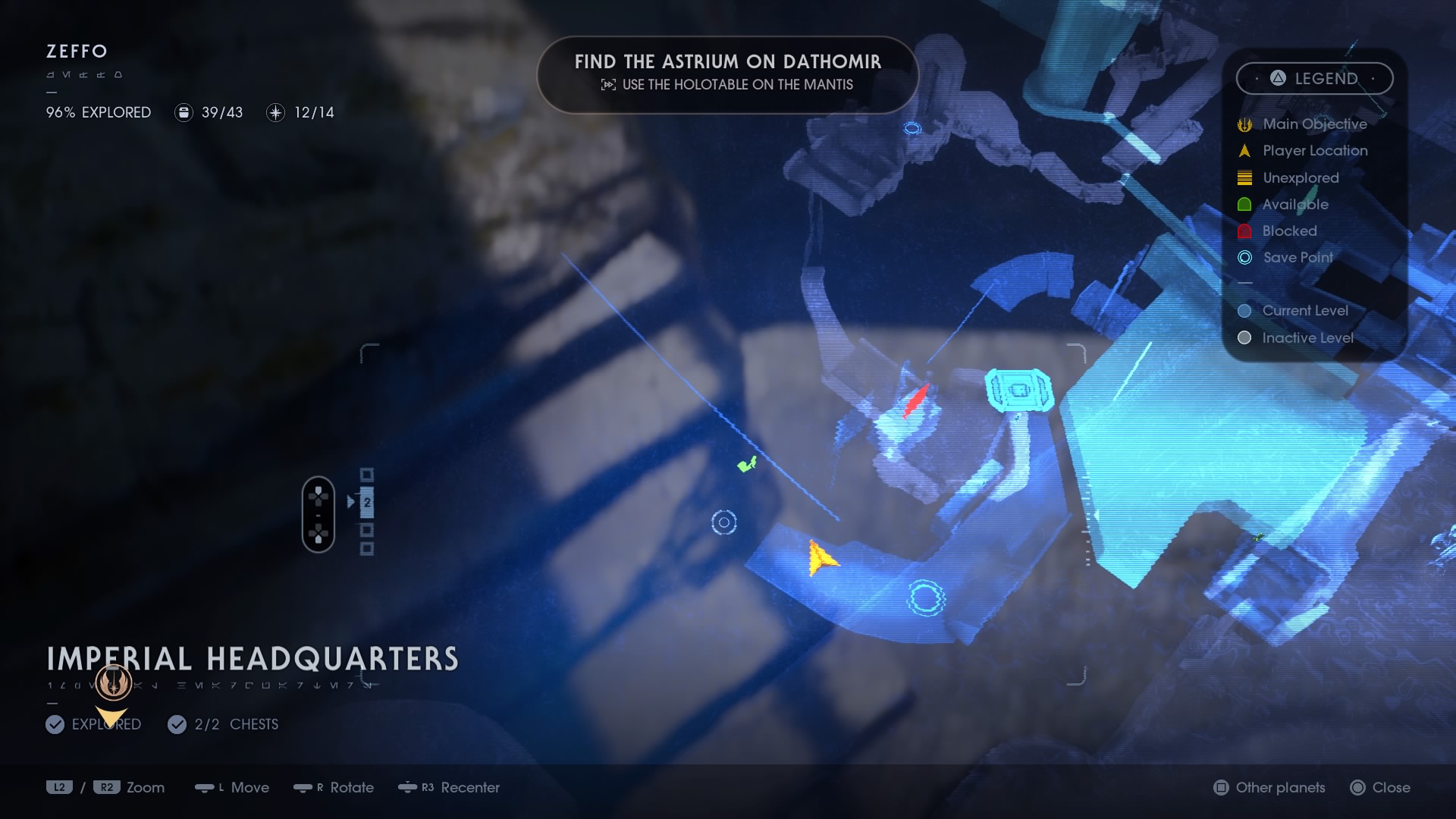Click the 2/2 Chests completion checkmark
Screen dimensions: 1456x819
click(177, 724)
